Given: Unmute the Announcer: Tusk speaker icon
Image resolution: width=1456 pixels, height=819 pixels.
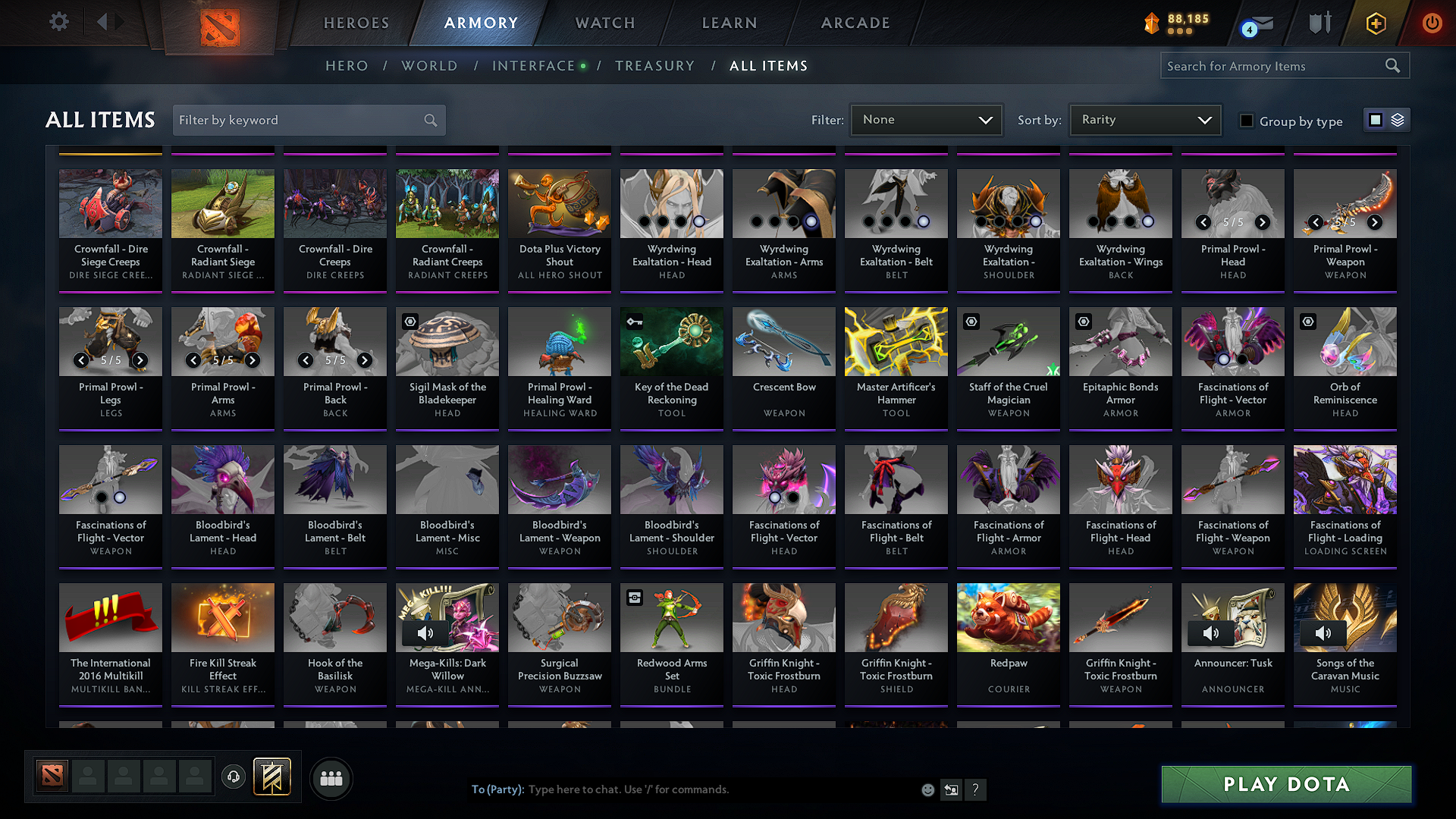Looking at the screenshot, I should (1211, 633).
